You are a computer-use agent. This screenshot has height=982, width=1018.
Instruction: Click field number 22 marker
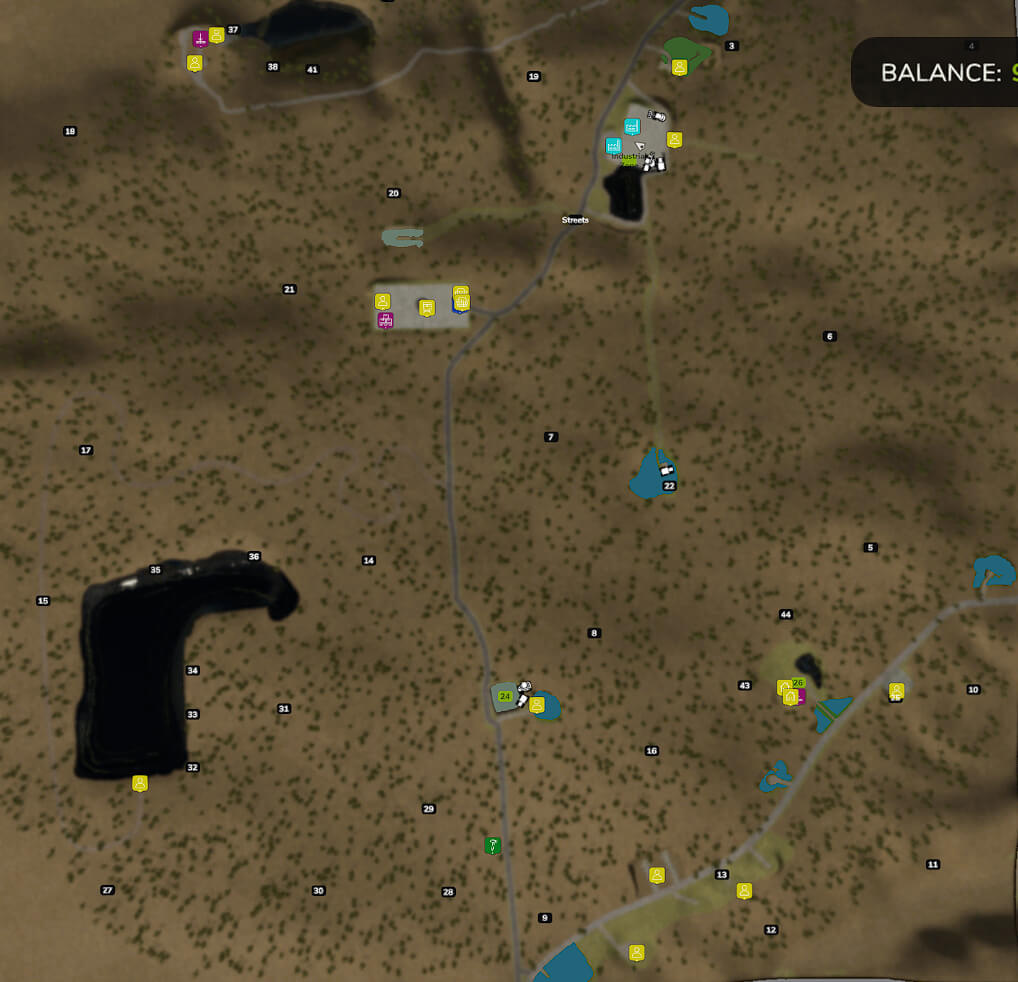point(670,486)
